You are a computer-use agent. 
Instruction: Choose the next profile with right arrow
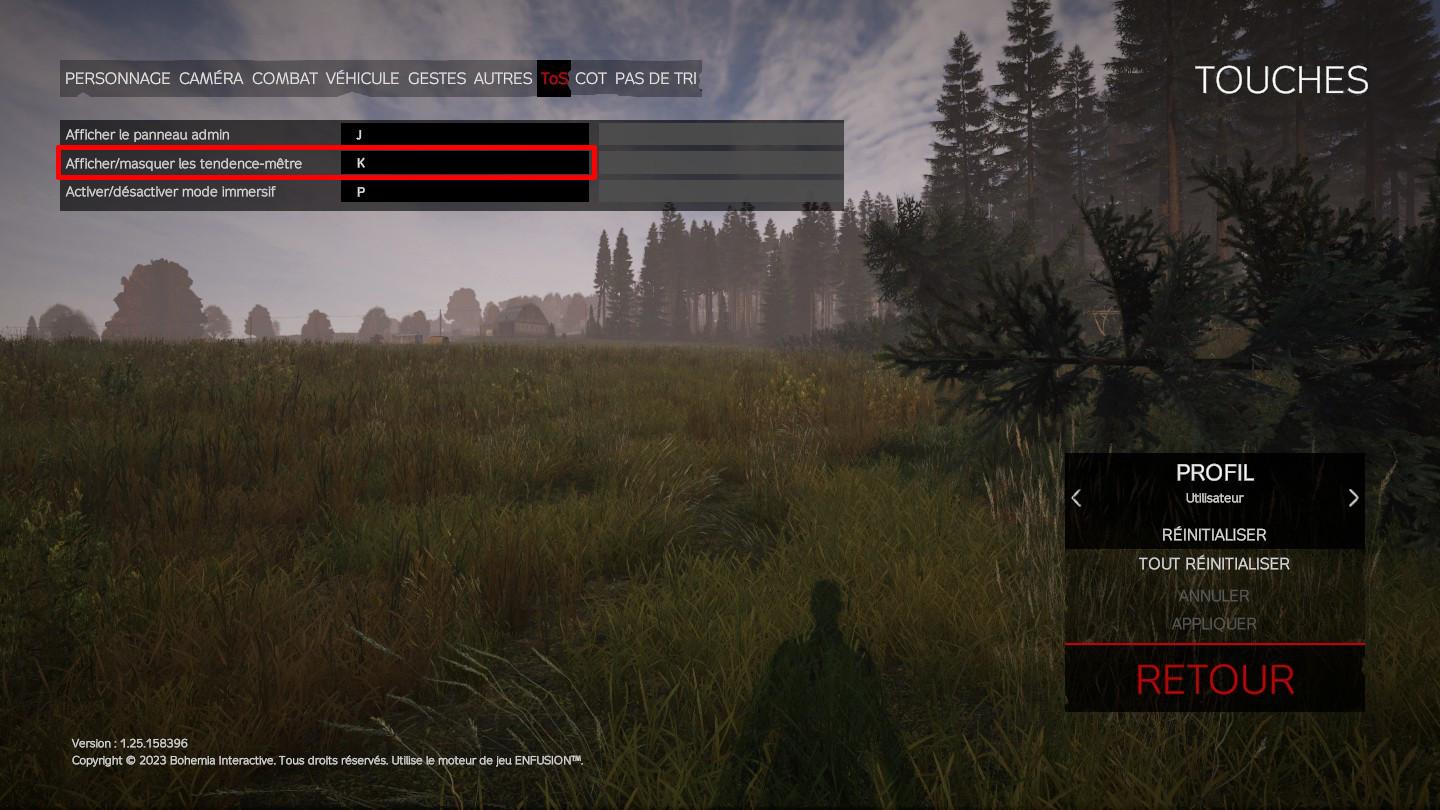pos(1353,498)
